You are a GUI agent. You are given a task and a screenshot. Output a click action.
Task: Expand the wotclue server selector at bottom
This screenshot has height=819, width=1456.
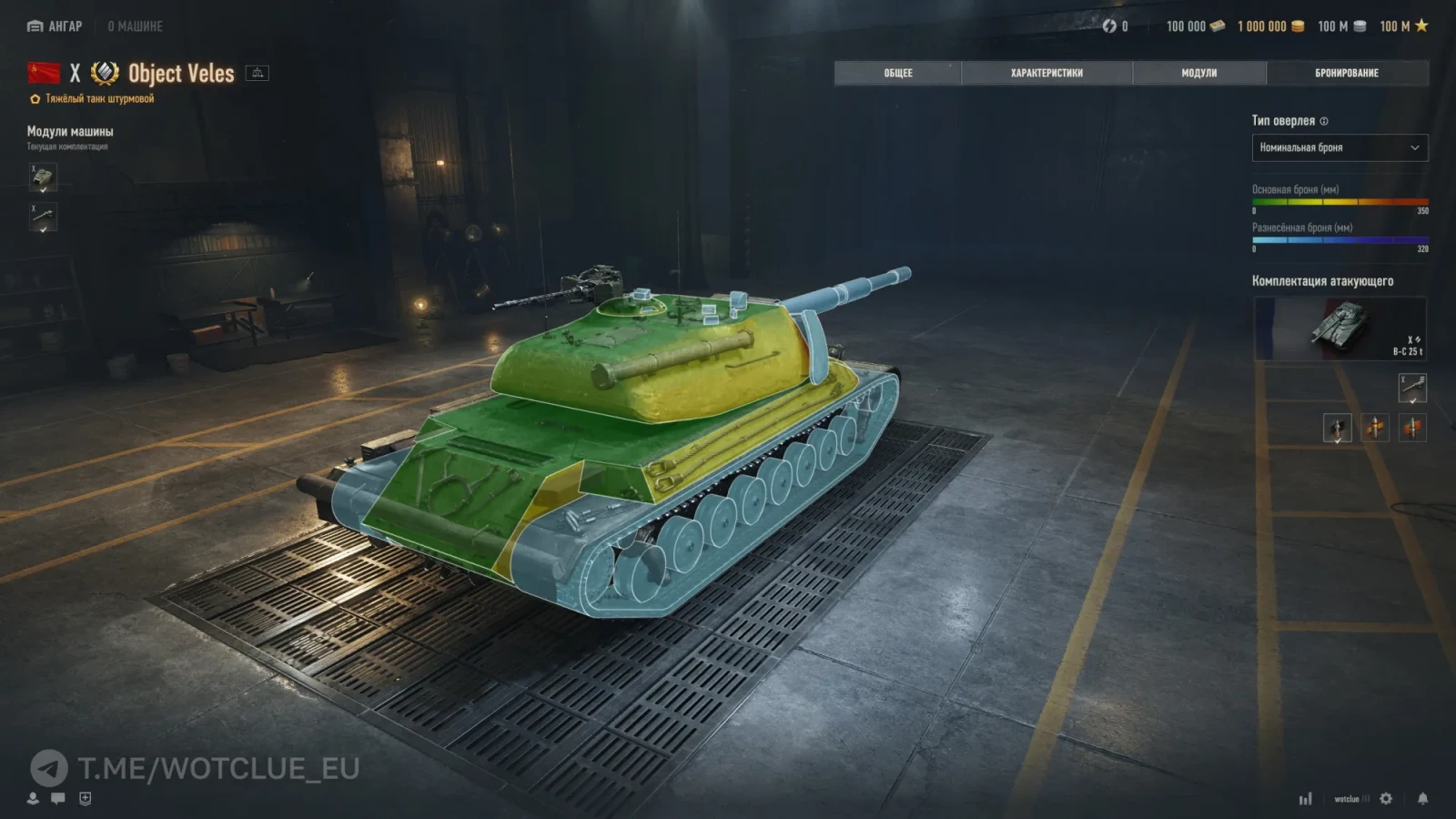pos(1349,799)
